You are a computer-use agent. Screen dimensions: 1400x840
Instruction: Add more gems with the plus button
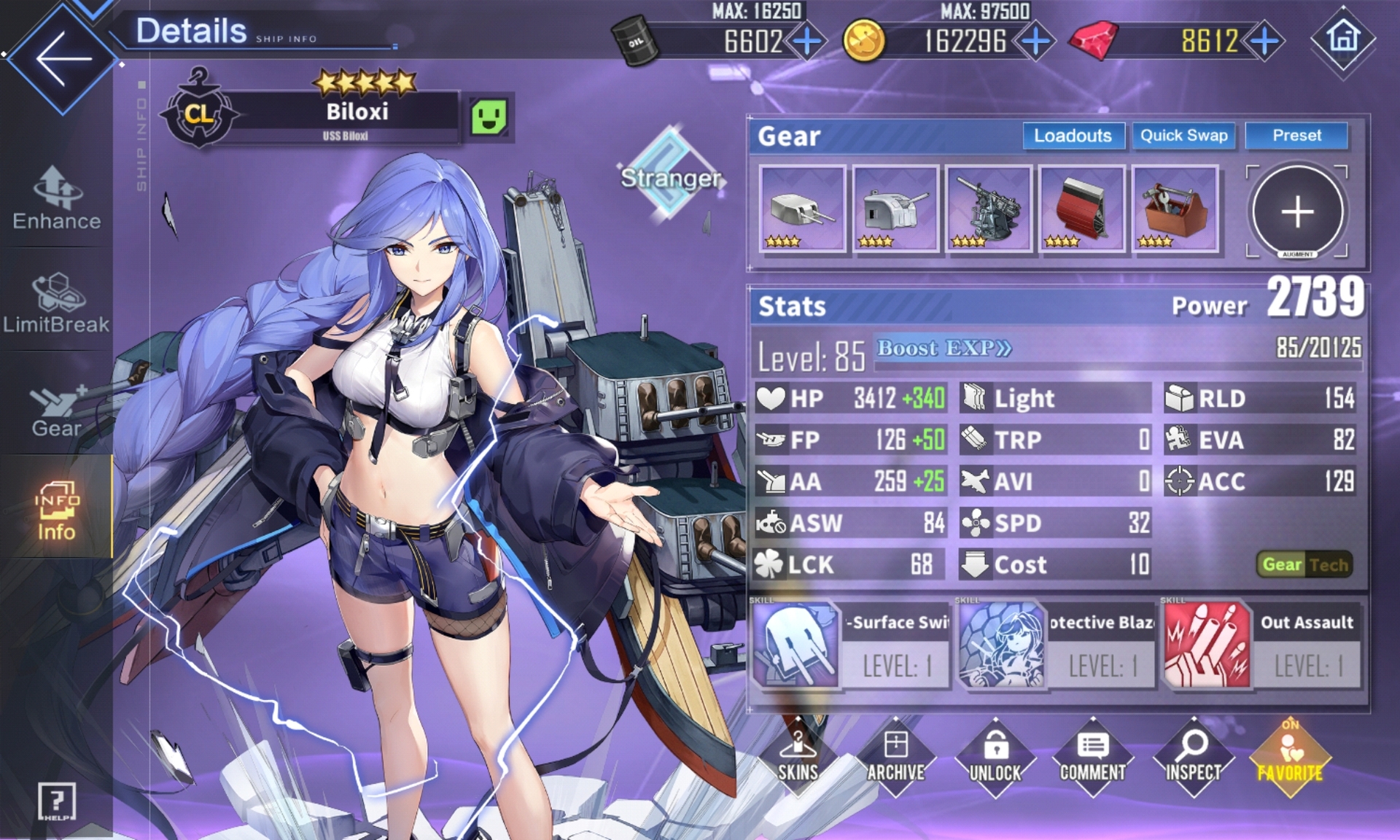(1264, 42)
